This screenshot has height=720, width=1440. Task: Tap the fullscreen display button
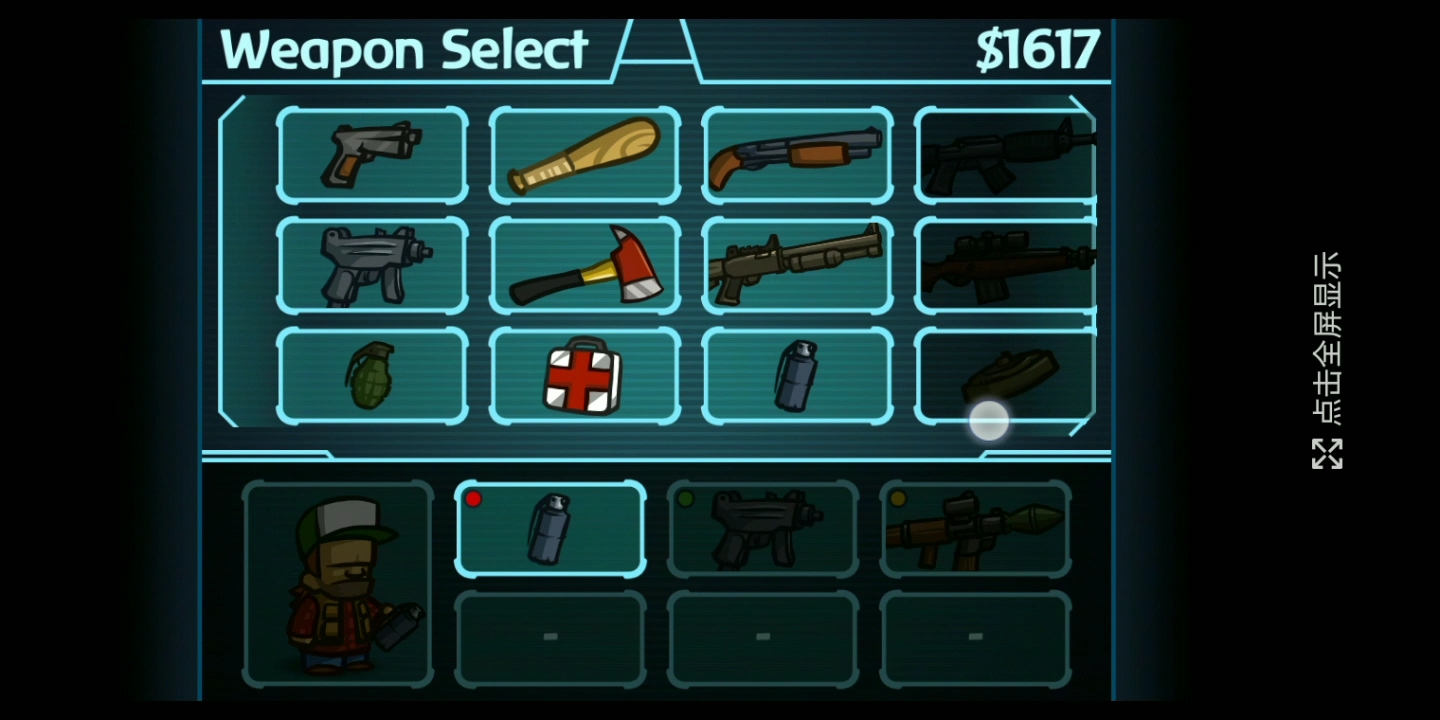click(x=1327, y=360)
